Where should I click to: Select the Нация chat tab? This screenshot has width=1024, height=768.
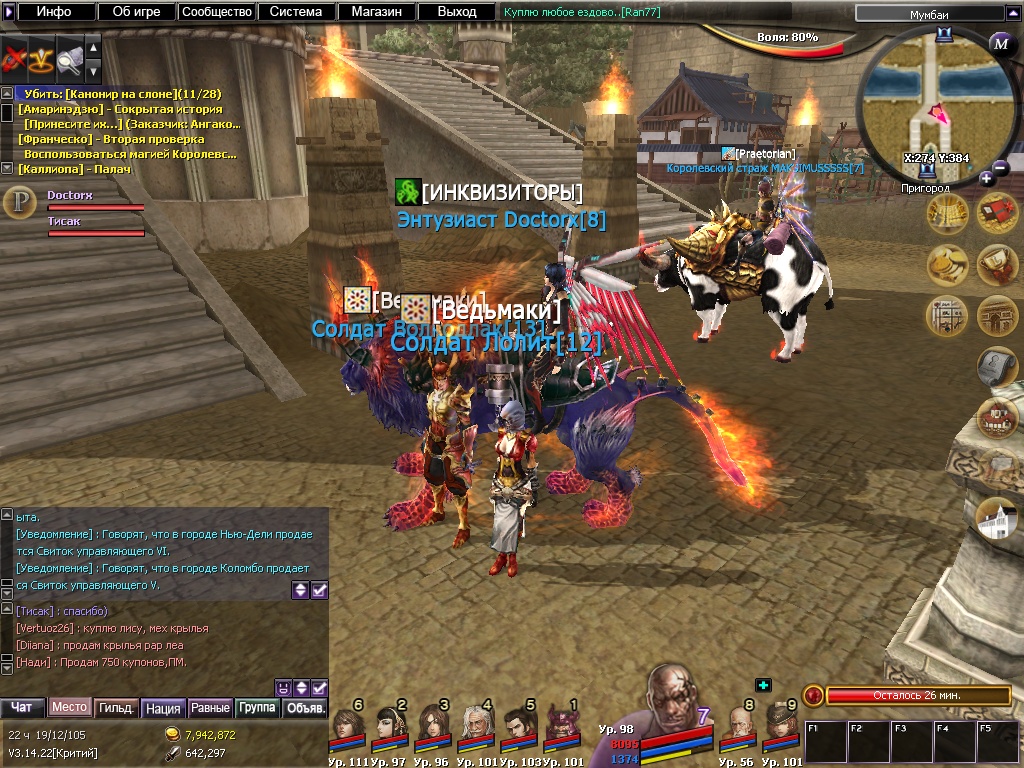[162, 708]
